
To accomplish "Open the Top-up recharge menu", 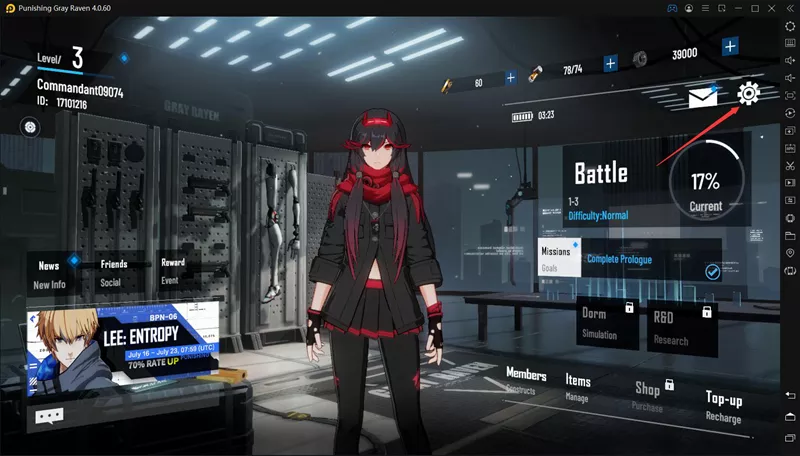I will click(x=723, y=406).
